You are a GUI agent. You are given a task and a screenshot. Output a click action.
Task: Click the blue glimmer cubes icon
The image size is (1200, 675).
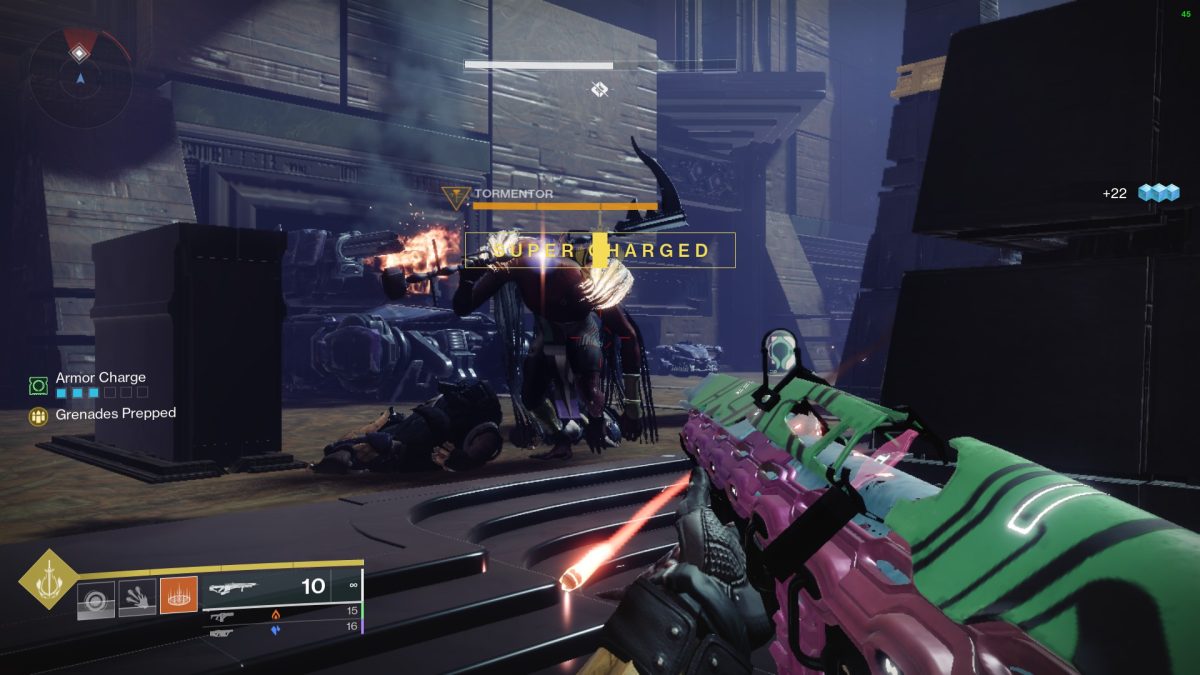coord(1159,192)
